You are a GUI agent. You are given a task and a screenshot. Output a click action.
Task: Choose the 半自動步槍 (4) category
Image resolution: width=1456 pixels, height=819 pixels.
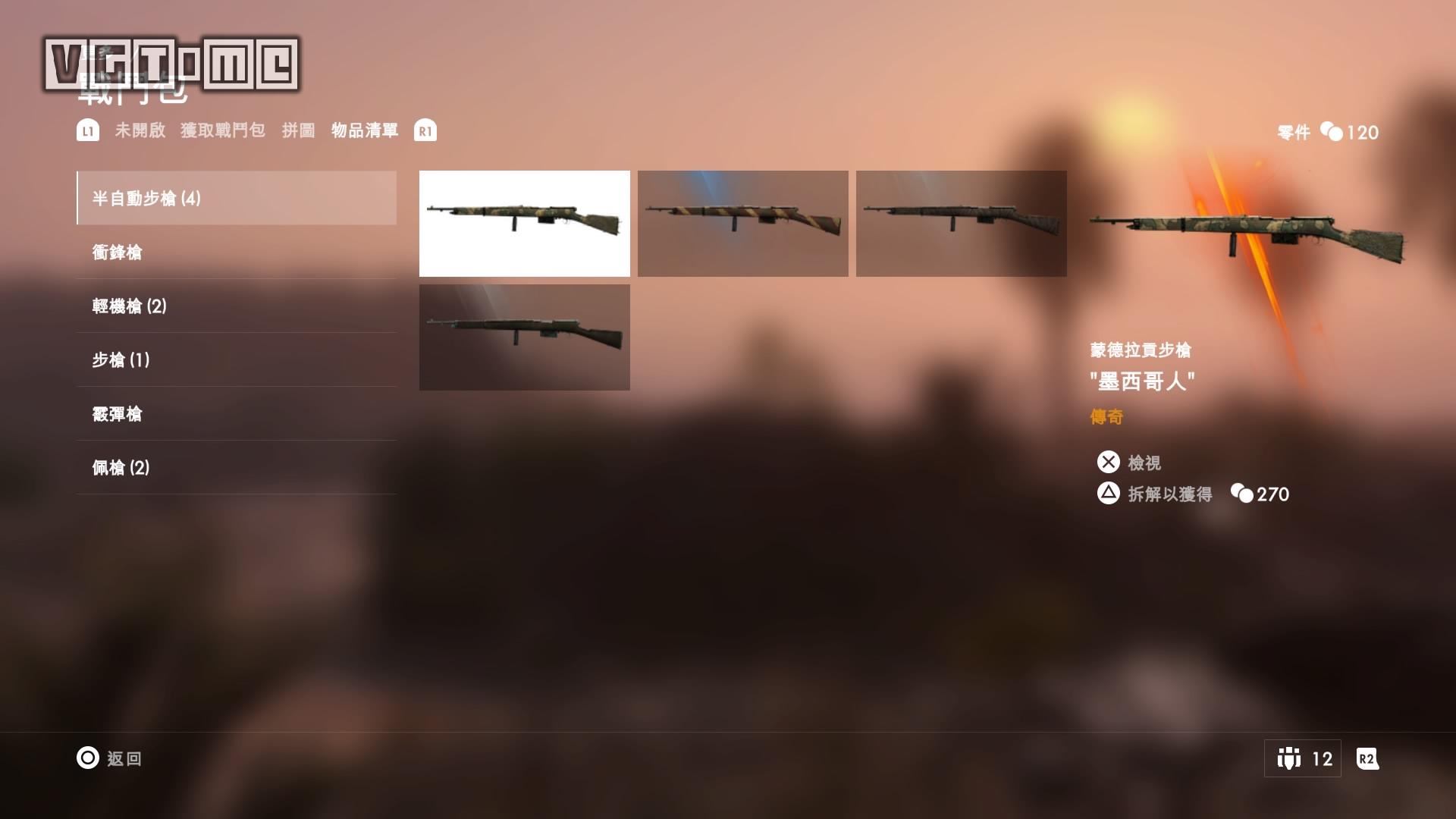[x=237, y=198]
